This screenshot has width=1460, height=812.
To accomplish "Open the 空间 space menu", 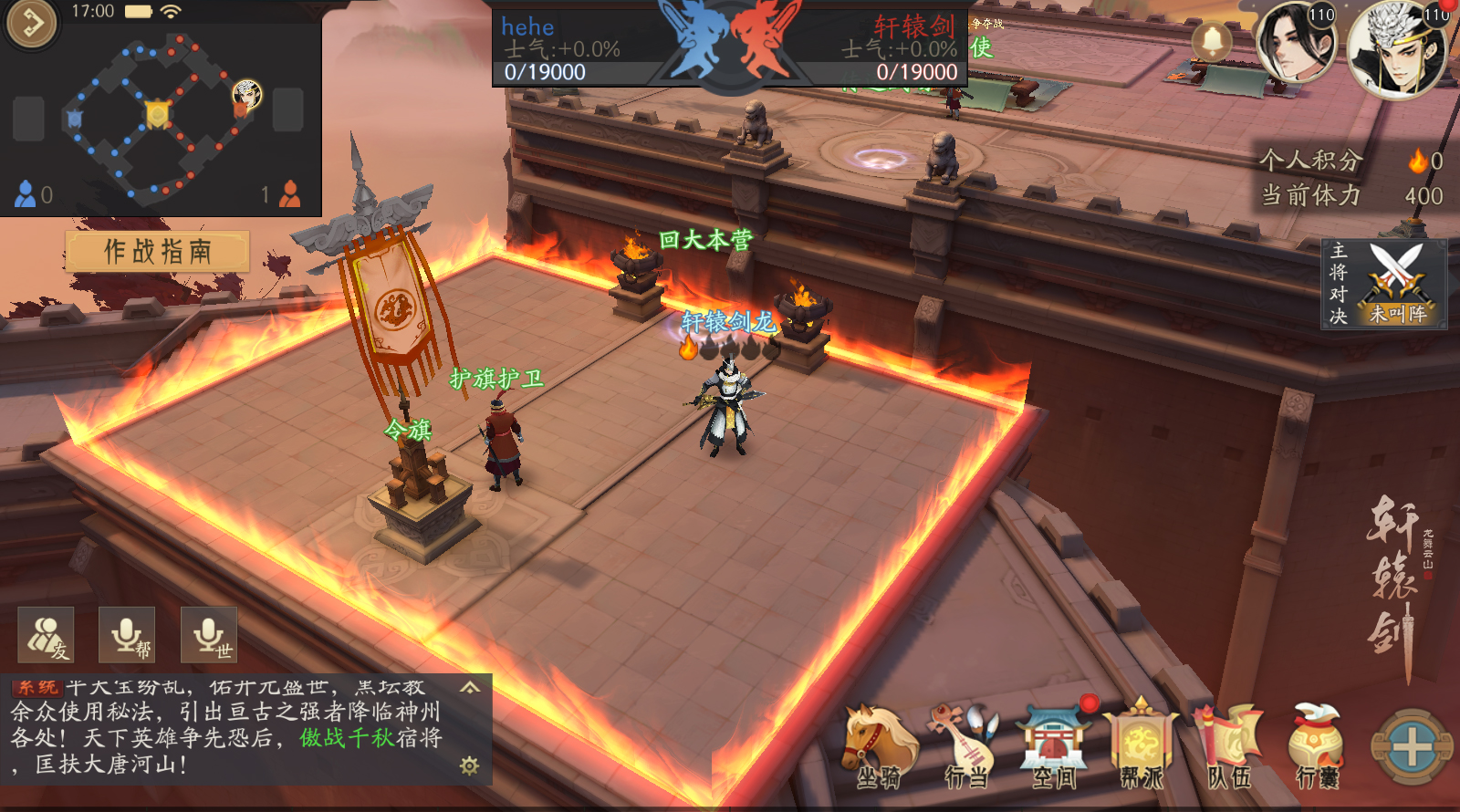I will [1054, 746].
